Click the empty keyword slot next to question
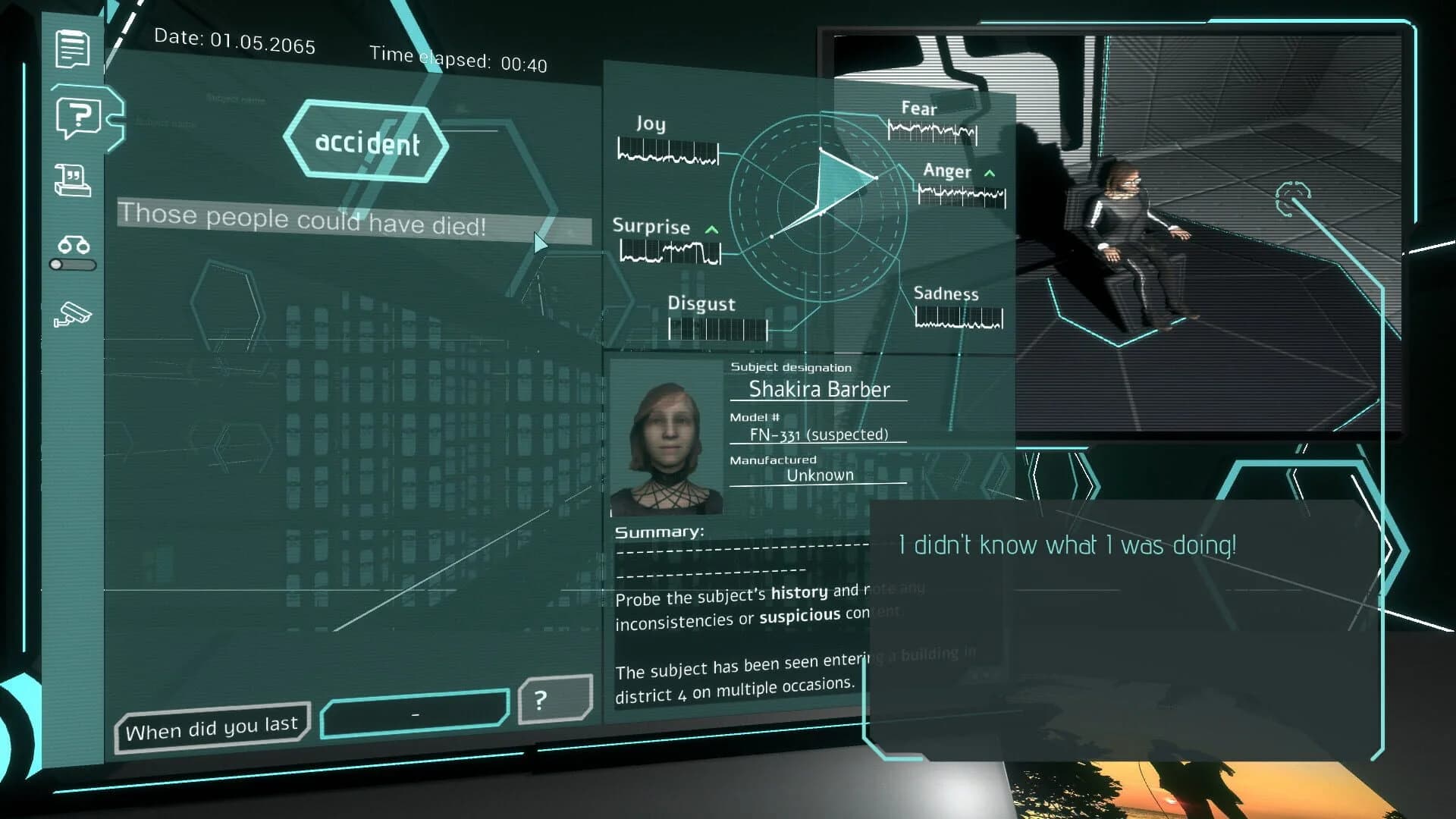1456x819 pixels. click(416, 710)
